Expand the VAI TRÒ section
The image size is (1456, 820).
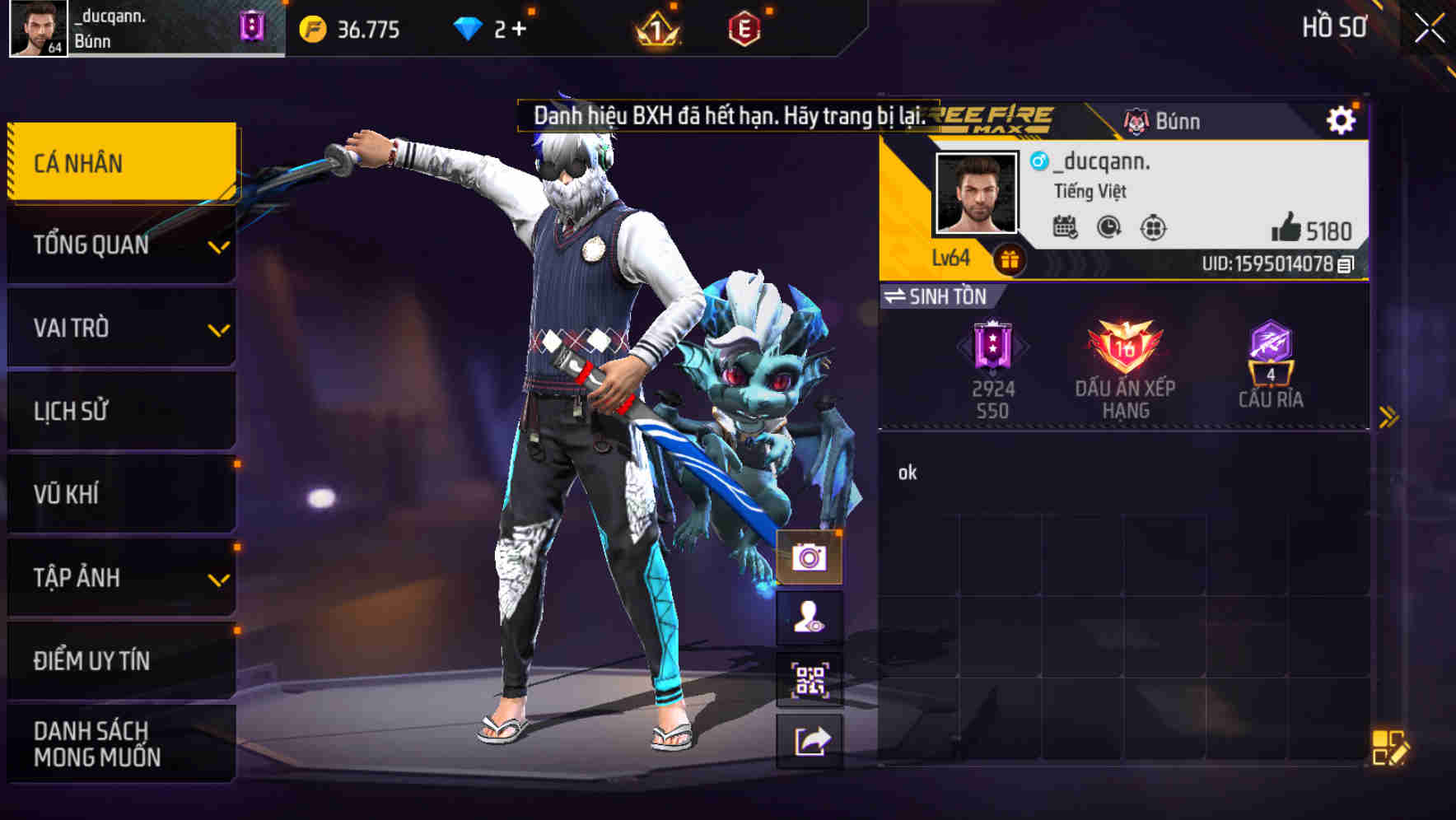point(119,328)
